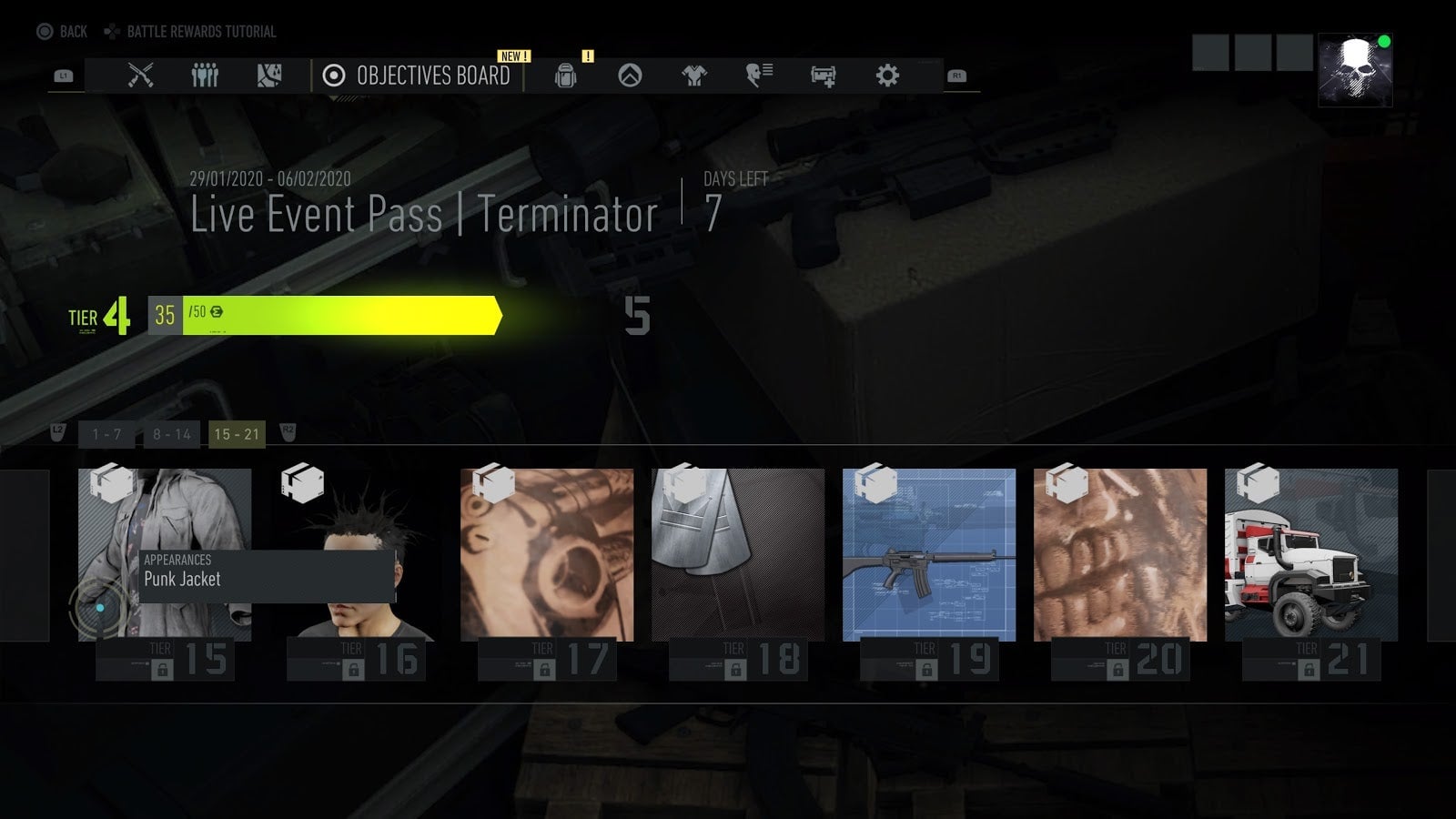Image resolution: width=1456 pixels, height=819 pixels.
Task: Open the settings gear icon
Action: [x=887, y=76]
